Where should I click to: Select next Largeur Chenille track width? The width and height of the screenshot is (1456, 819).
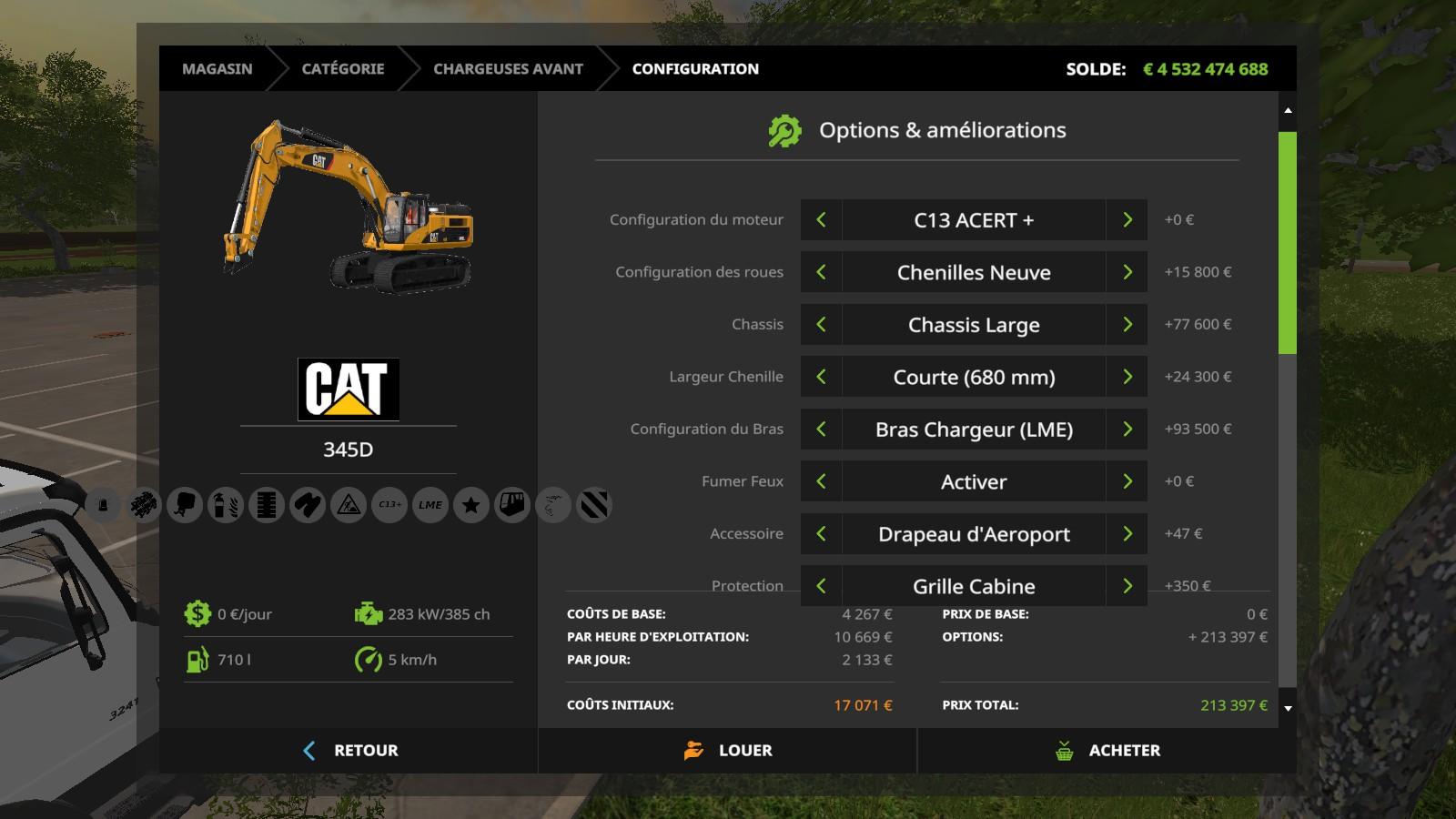(x=1127, y=377)
